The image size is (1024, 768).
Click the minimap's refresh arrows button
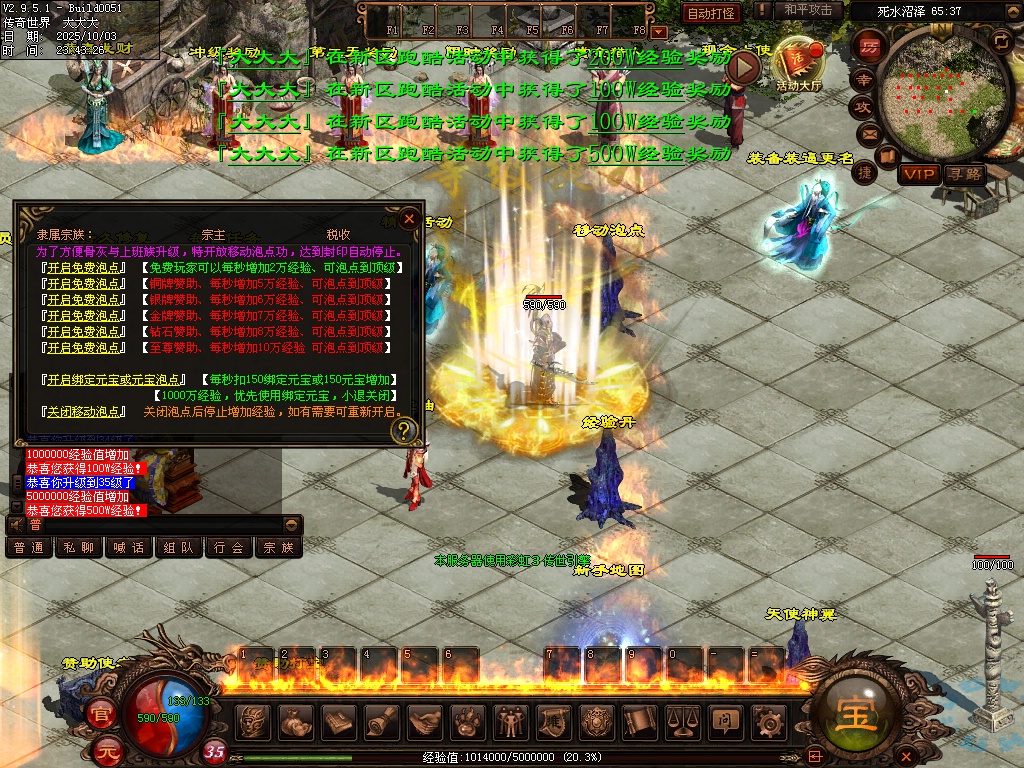pos(1002,40)
